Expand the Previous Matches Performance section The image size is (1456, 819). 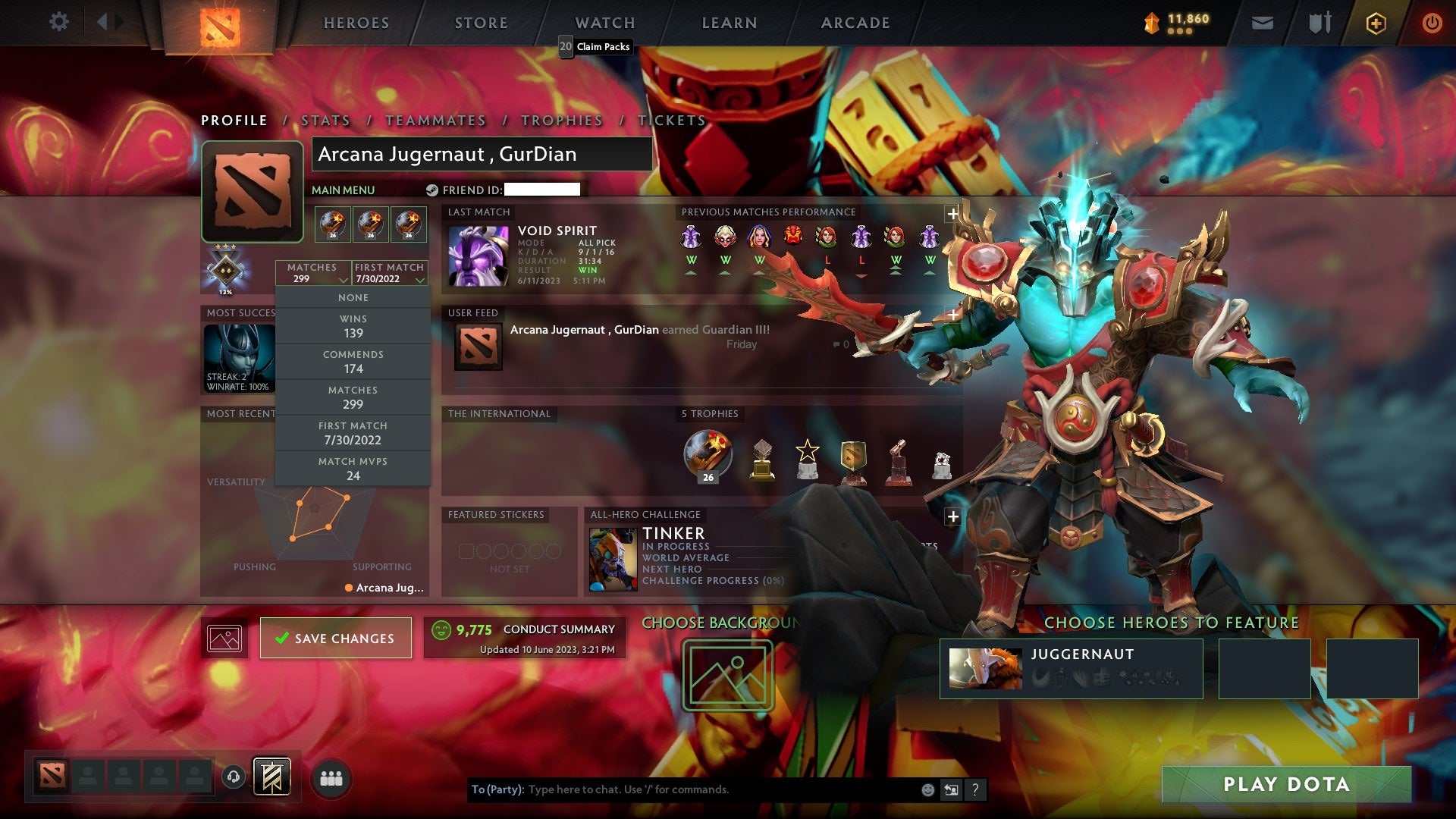[952, 213]
